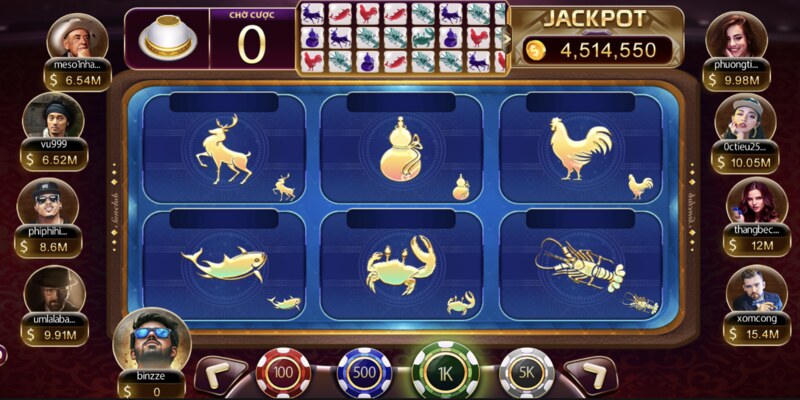
Task: Pick the lobster betting tile
Action: point(579,265)
